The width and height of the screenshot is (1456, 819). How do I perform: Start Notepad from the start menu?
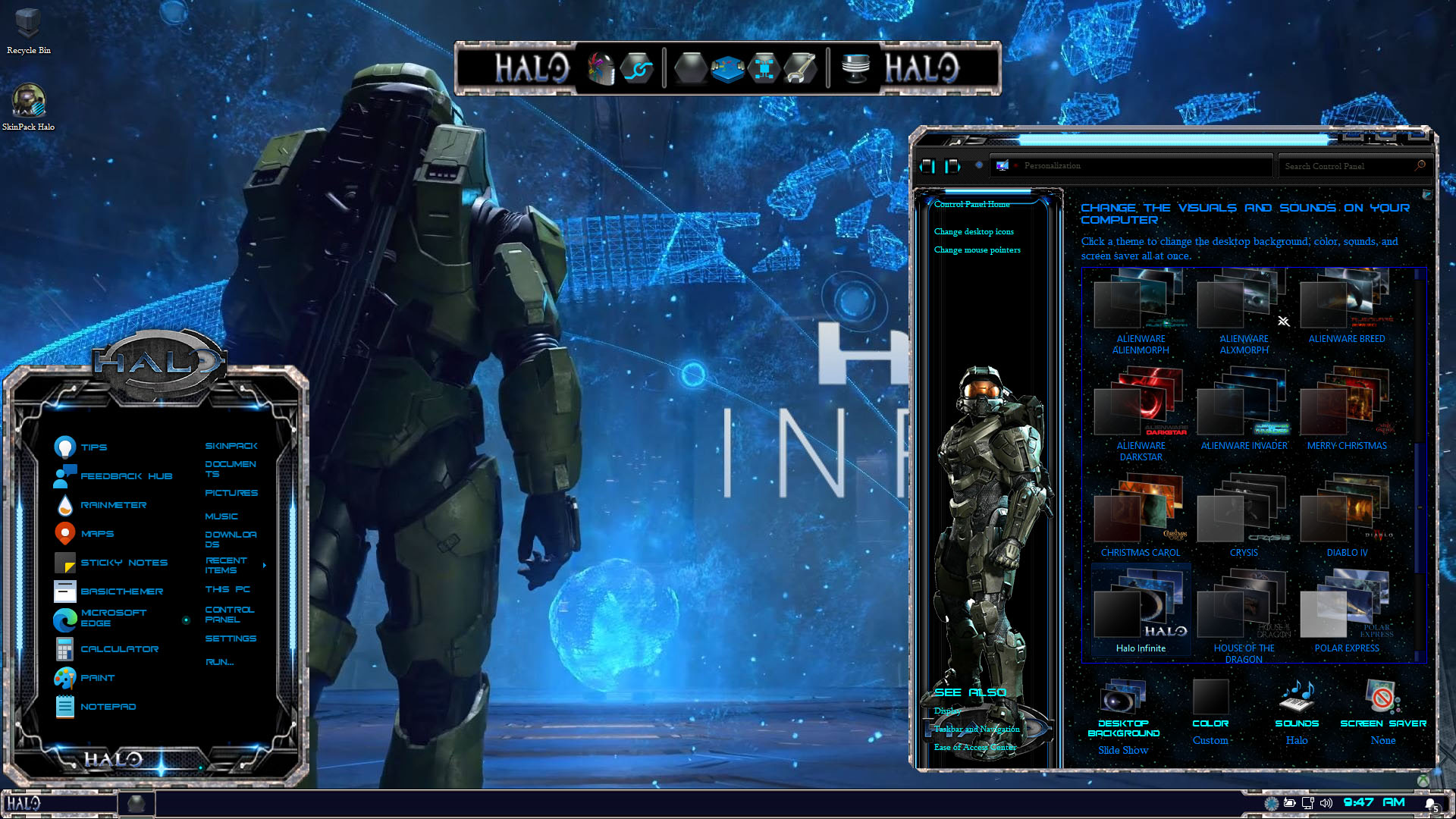click(108, 707)
